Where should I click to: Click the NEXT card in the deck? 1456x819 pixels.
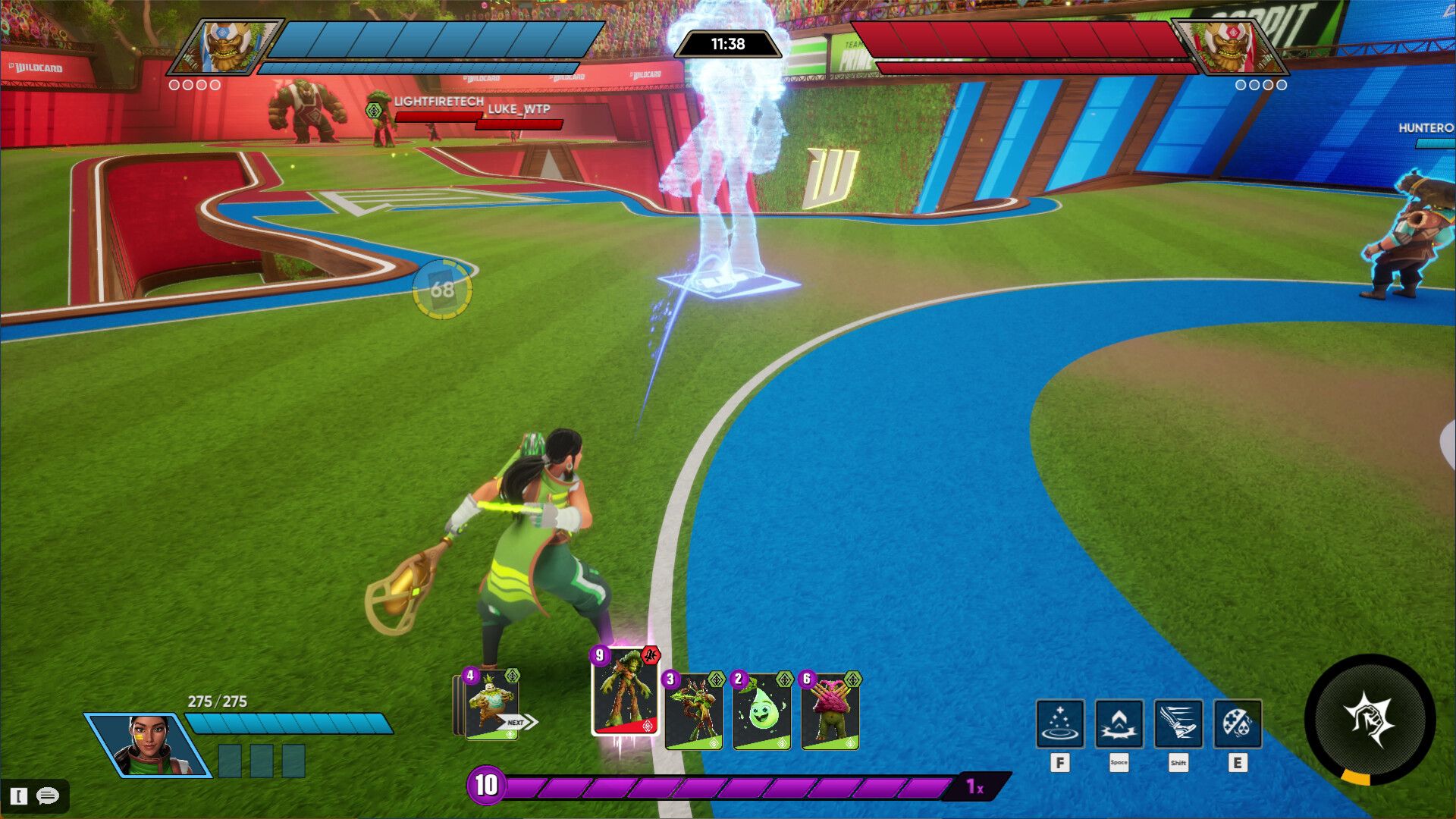pyautogui.click(x=491, y=705)
